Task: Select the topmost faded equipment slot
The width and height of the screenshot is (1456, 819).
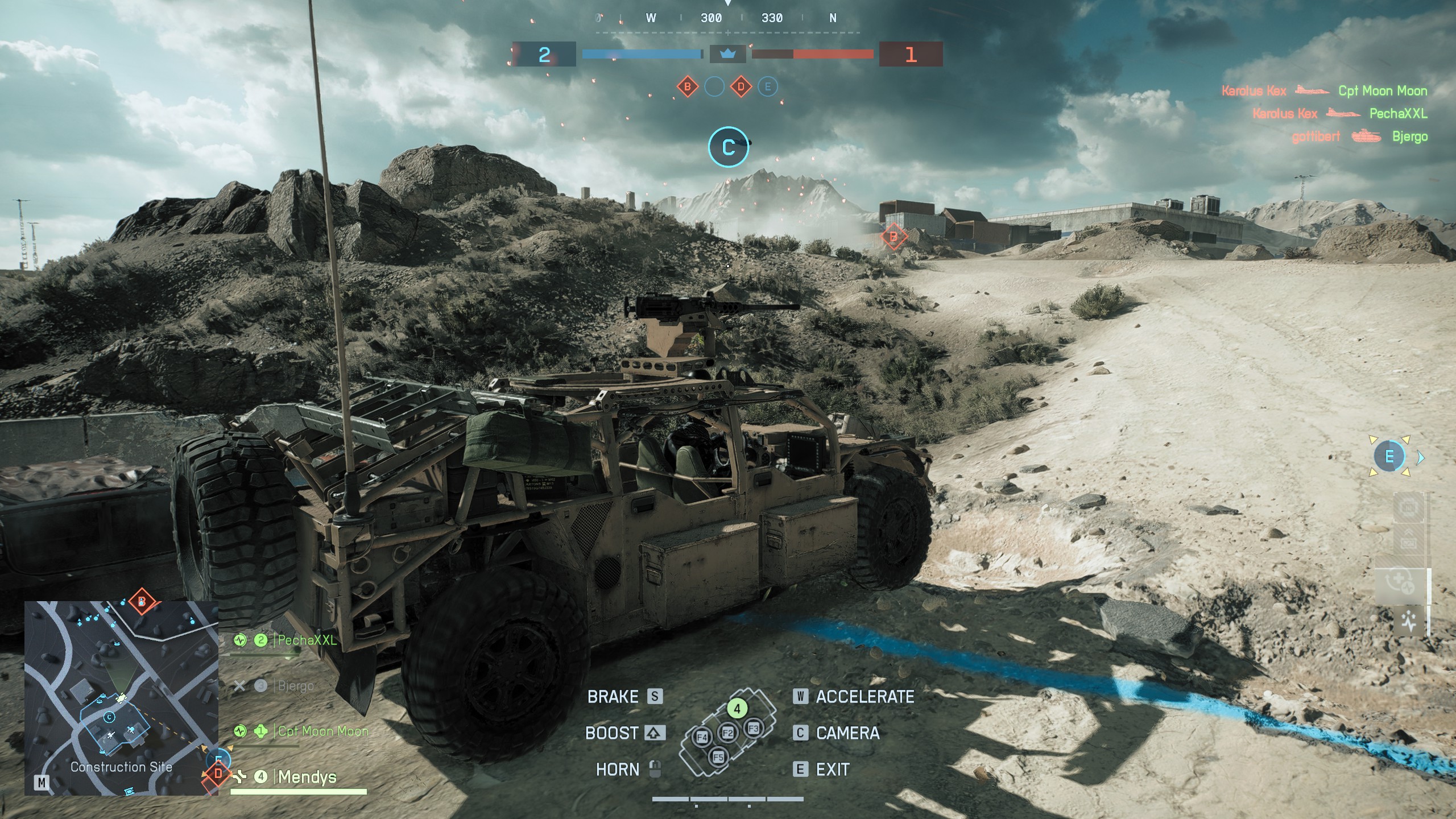Action: (1409, 507)
